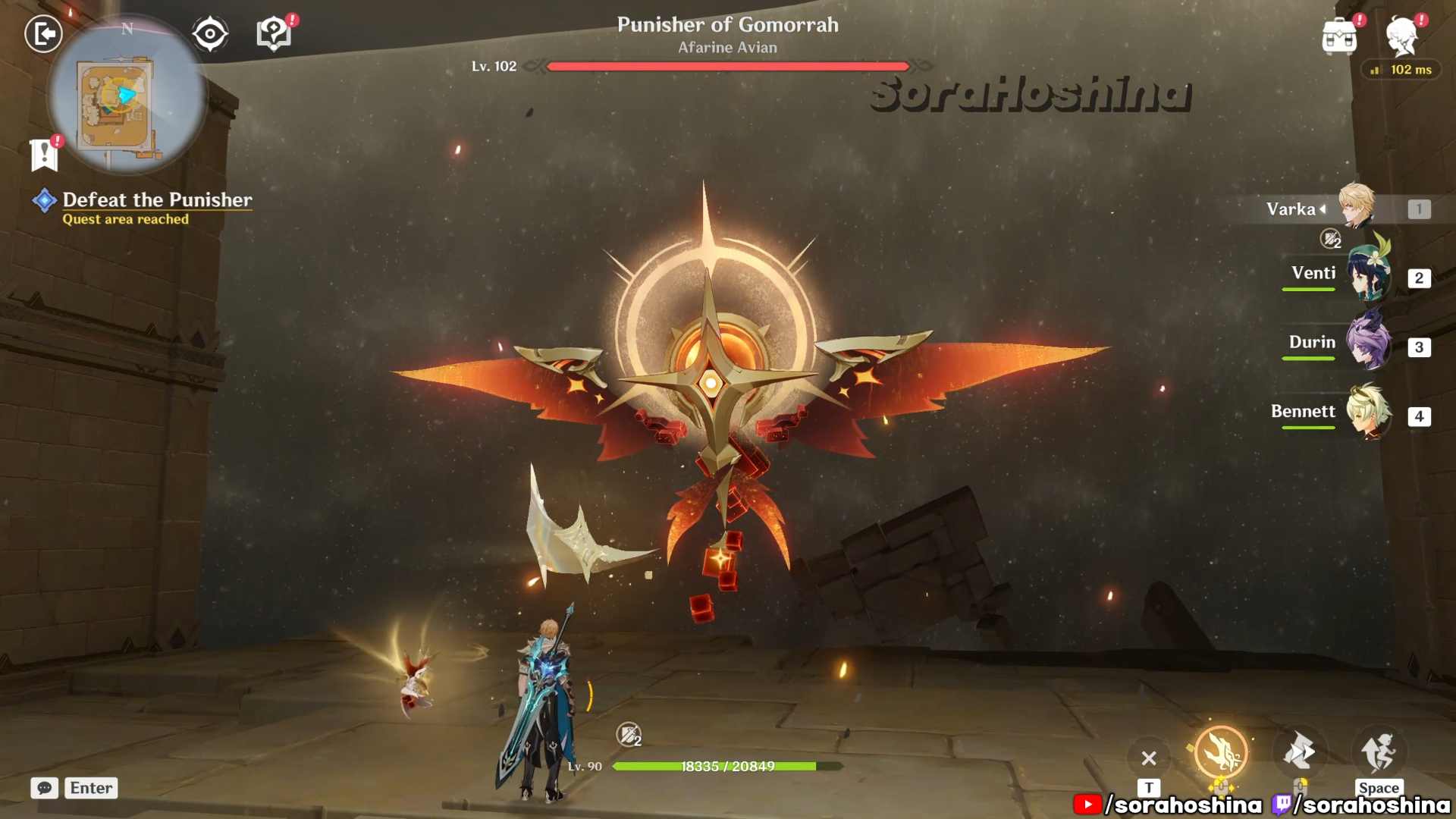Open the eye-shaped view mode icon
Viewport: 1456px width, 819px height.
tap(210, 34)
